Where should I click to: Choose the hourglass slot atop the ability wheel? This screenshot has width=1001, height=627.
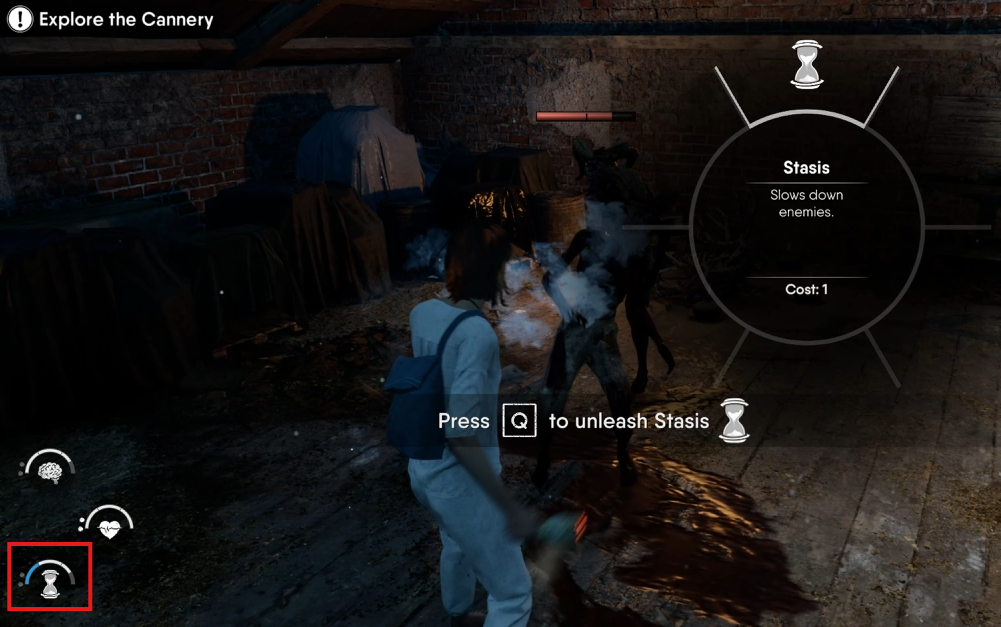(805, 64)
